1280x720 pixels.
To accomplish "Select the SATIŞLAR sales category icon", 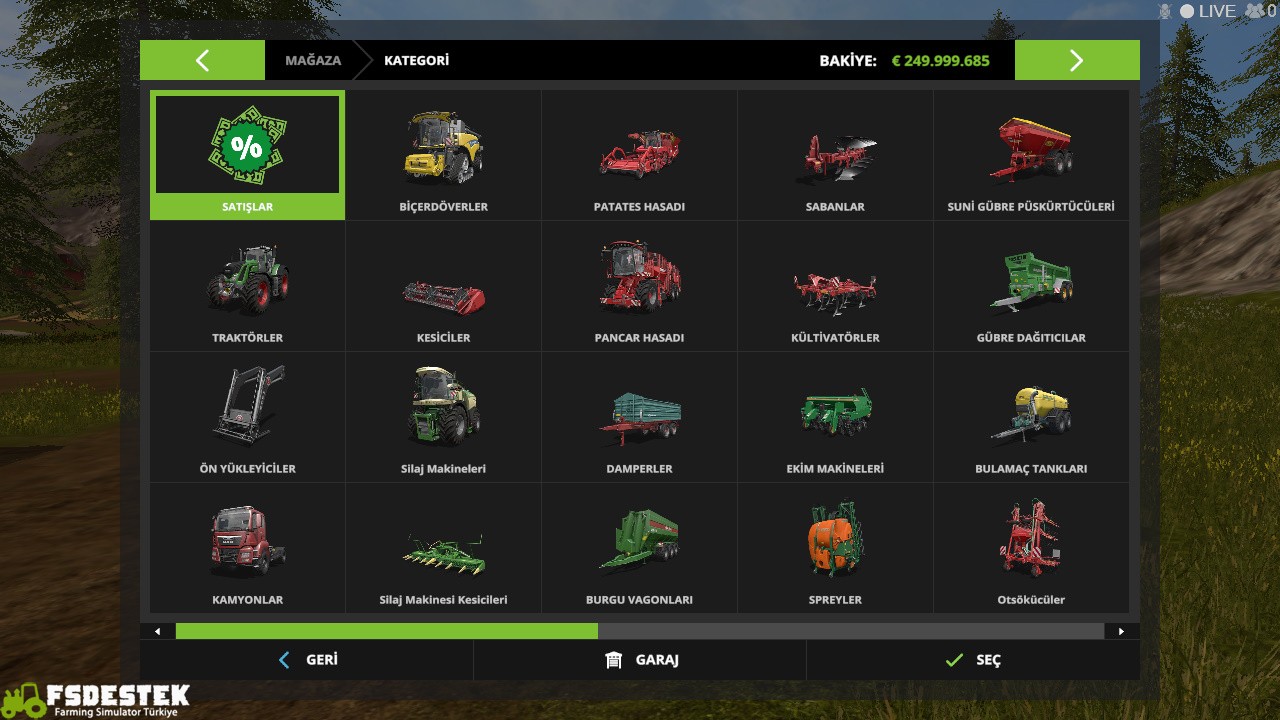I will click(247, 150).
